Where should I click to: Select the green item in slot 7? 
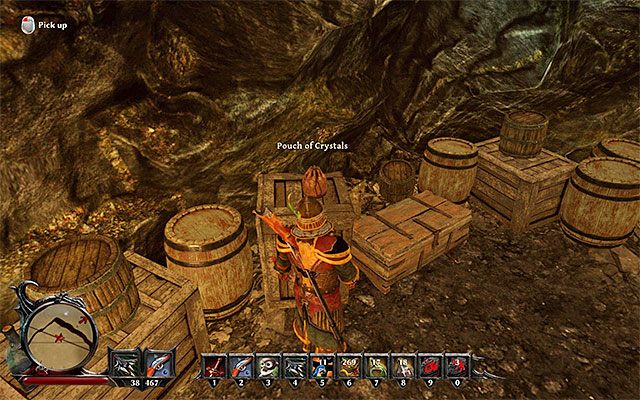(x=374, y=366)
